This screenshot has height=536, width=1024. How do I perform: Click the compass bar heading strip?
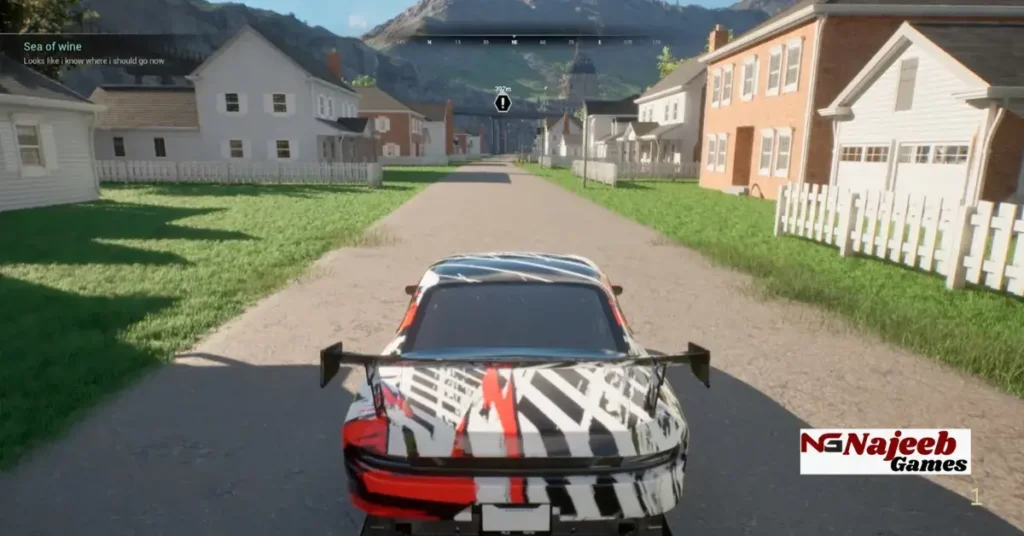[x=511, y=41]
